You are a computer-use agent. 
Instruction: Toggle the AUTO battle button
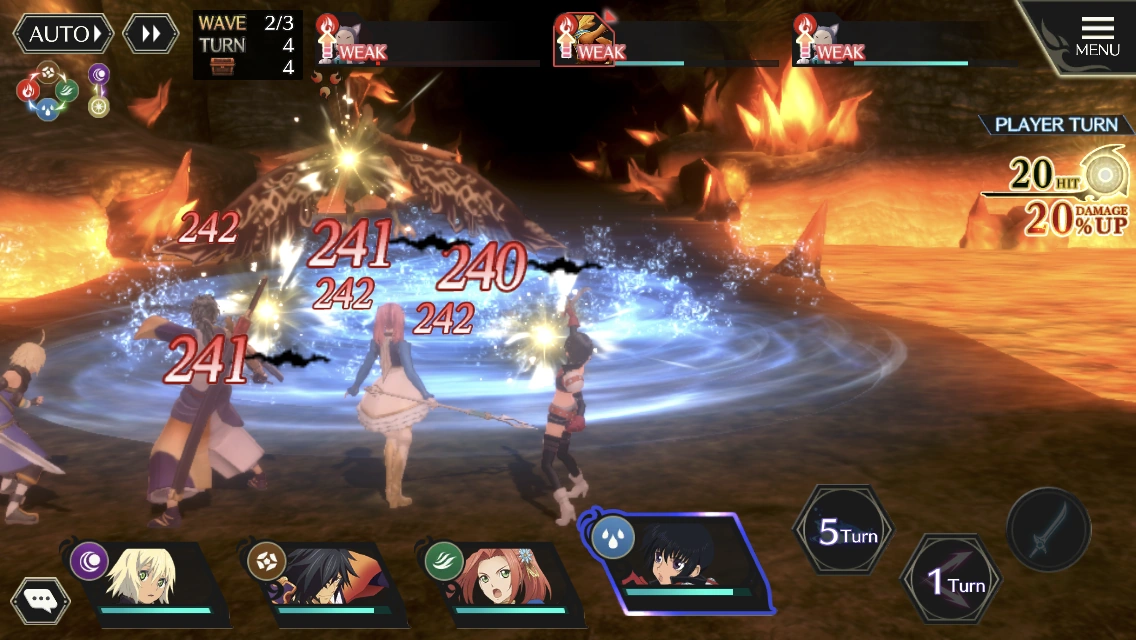(x=63, y=34)
